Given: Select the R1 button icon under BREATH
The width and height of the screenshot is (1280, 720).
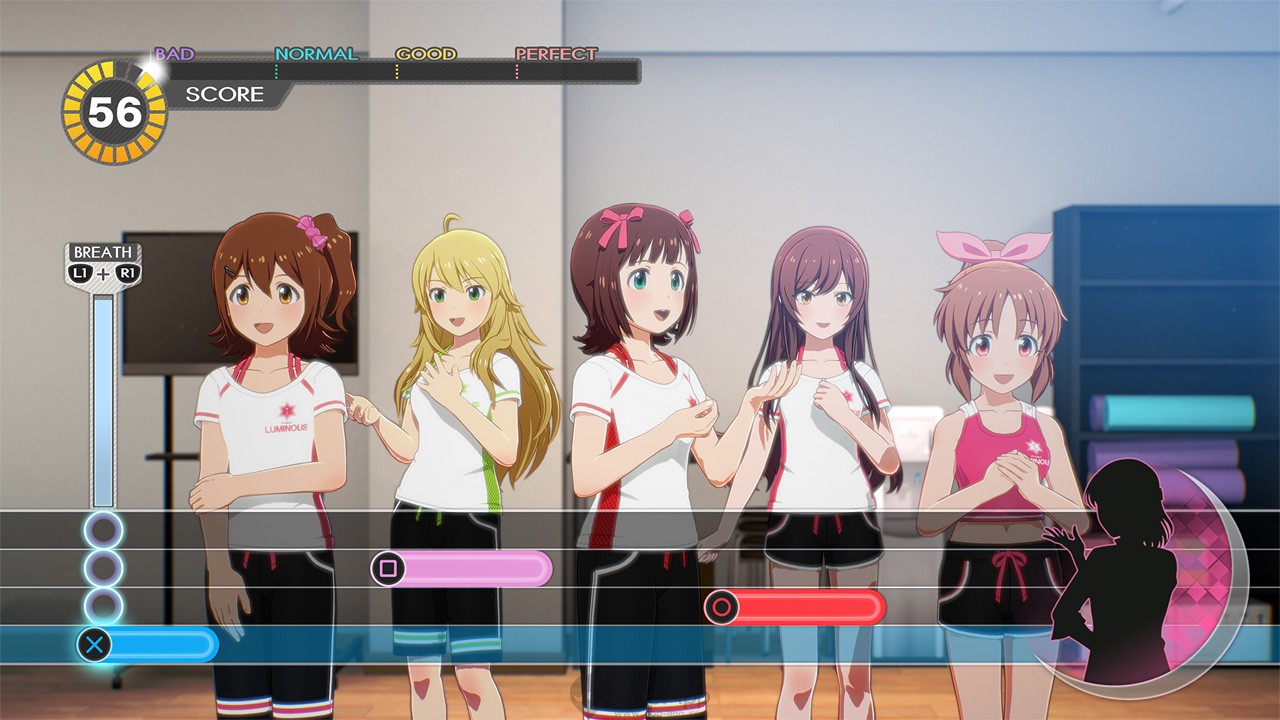Looking at the screenshot, I should click(x=126, y=272).
